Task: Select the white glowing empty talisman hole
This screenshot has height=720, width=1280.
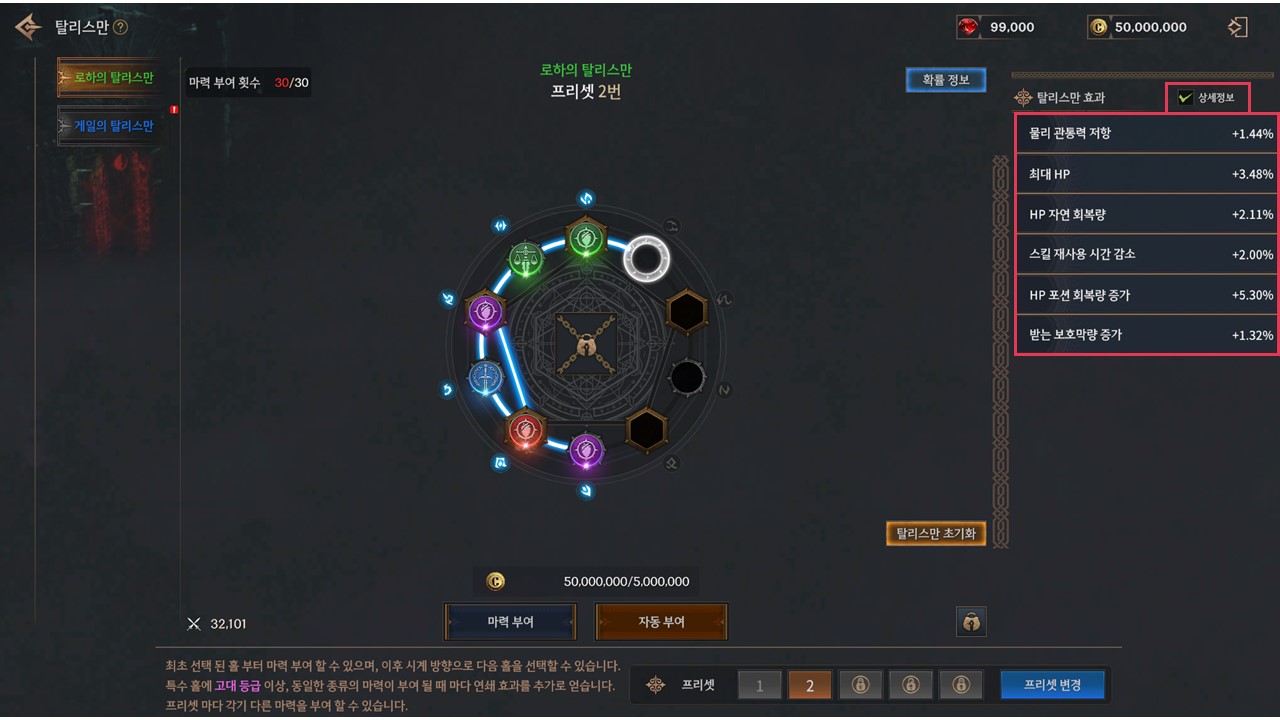Action: 646,259
